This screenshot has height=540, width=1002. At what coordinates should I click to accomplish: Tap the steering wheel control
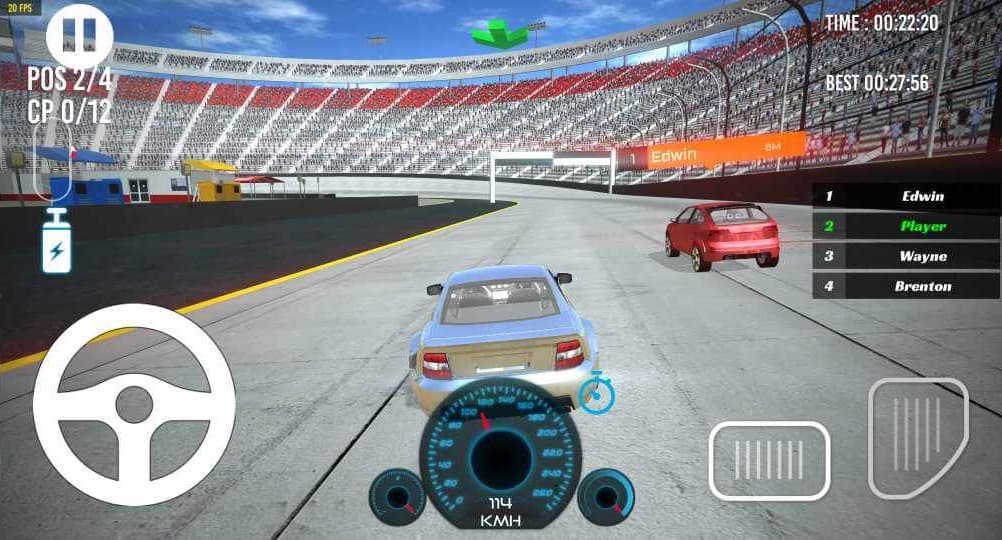pos(134,404)
